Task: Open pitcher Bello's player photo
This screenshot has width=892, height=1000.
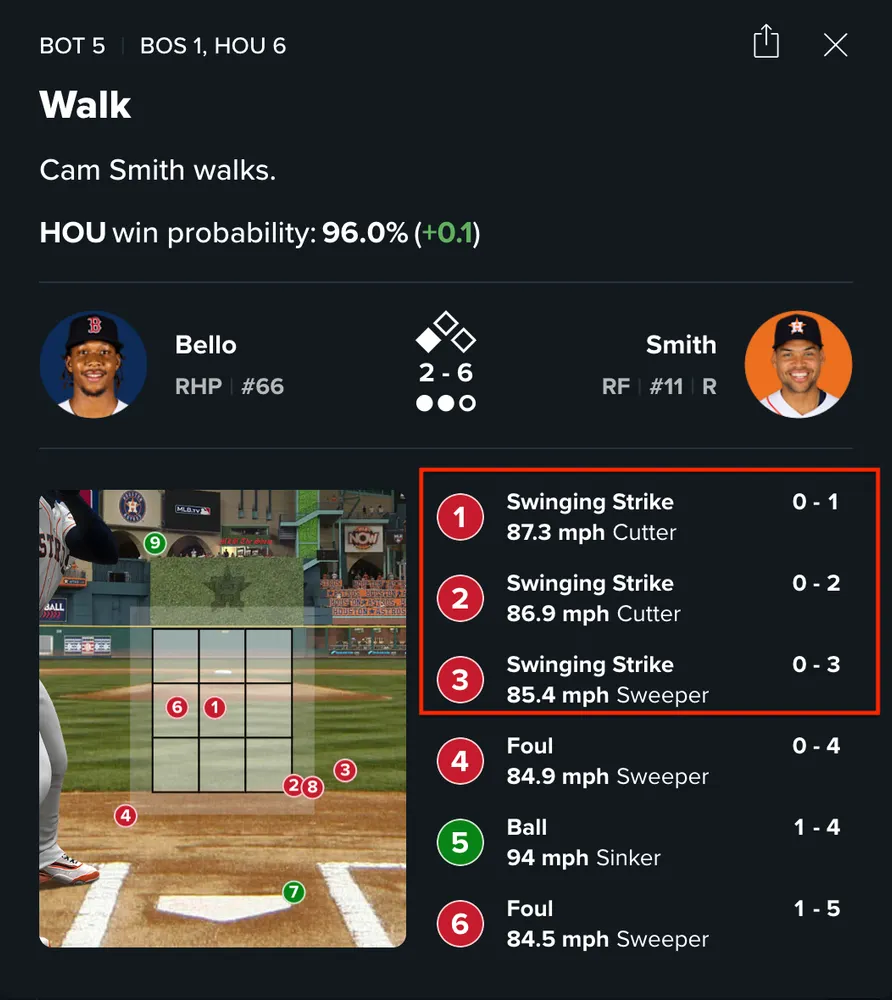Action: point(94,364)
